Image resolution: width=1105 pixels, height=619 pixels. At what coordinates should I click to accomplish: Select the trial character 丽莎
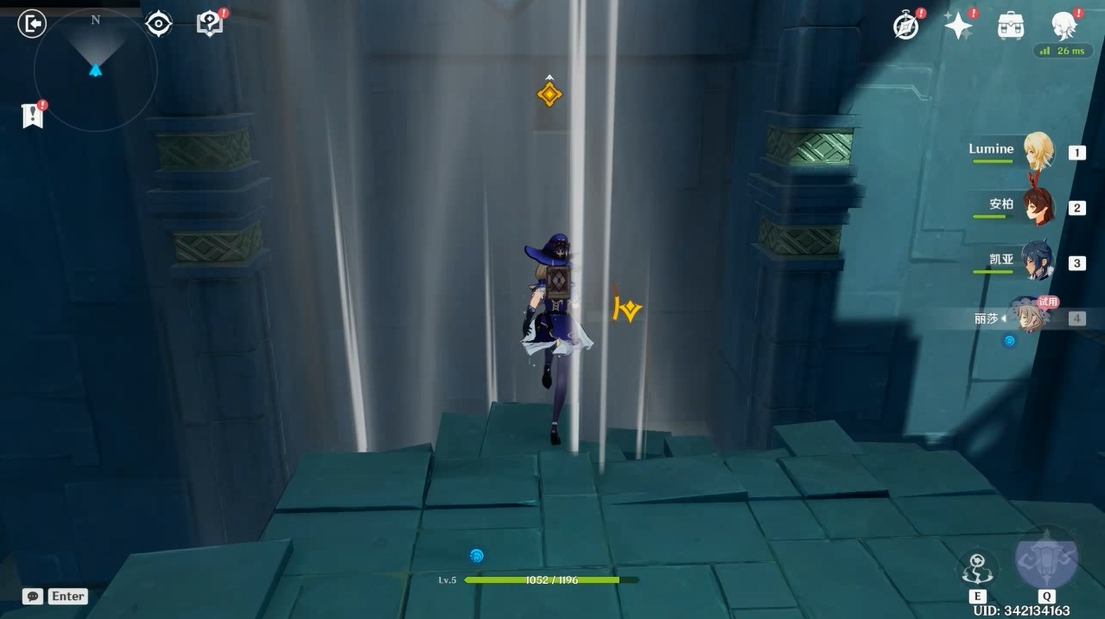(x=1028, y=318)
